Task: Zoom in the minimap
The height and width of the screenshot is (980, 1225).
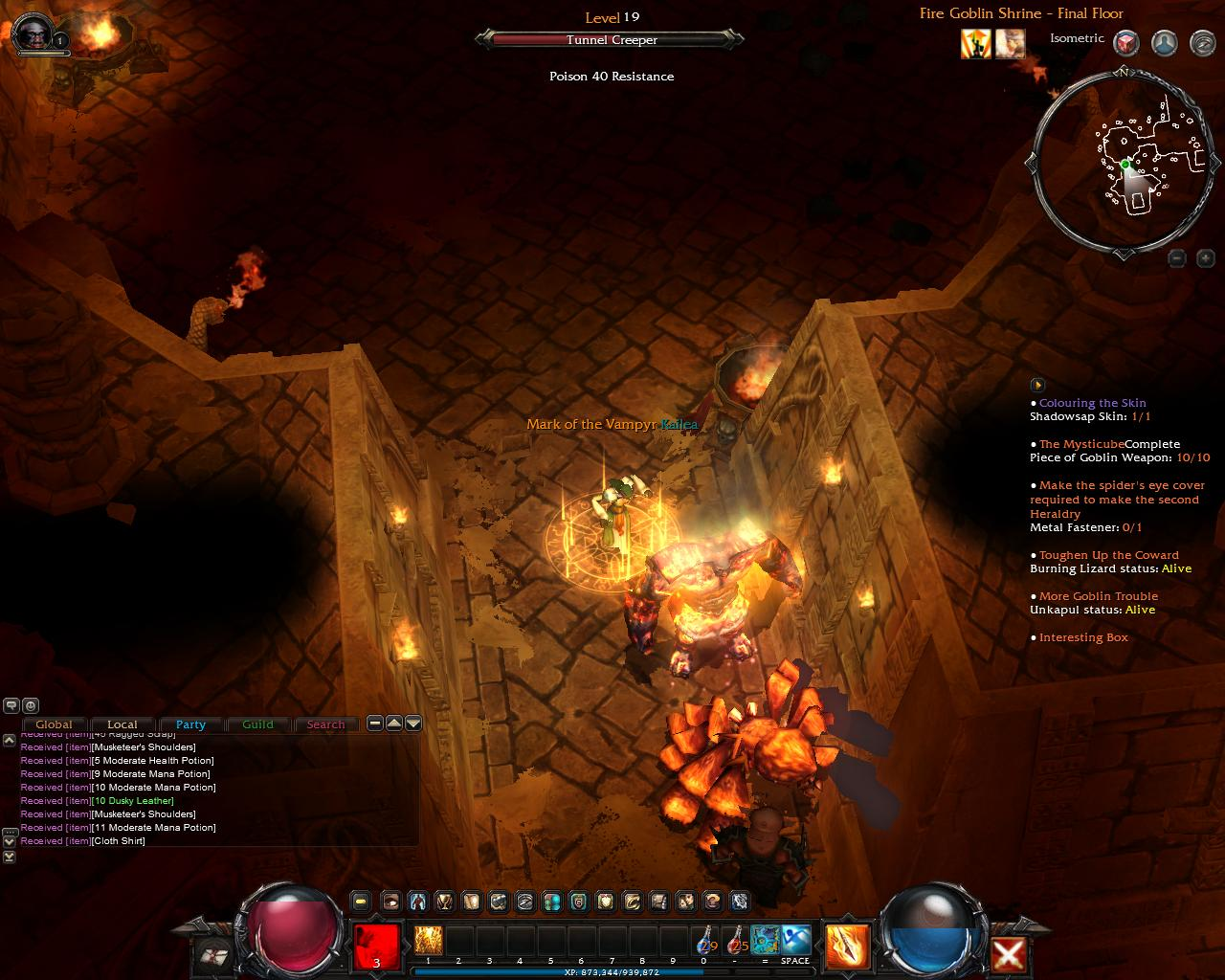Action: 1205,258
